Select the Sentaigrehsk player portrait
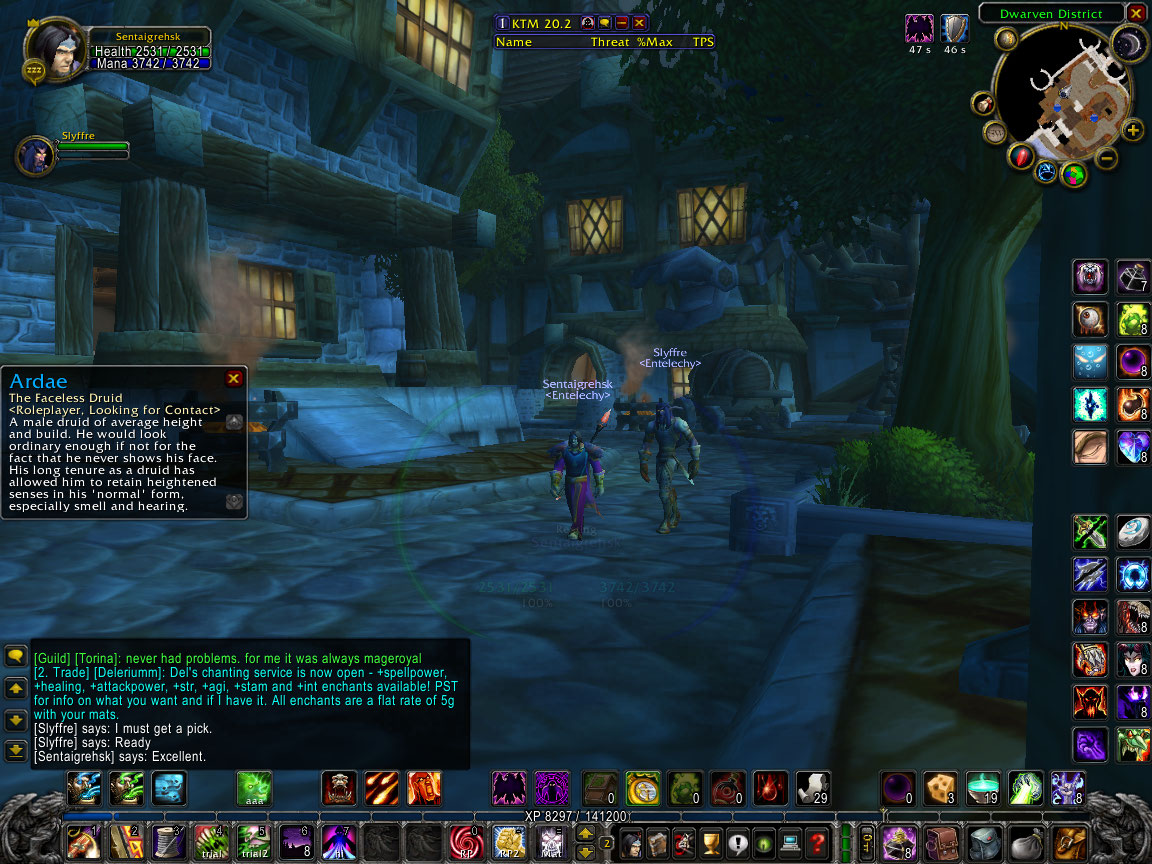The image size is (1152, 864). pyautogui.click(x=53, y=50)
